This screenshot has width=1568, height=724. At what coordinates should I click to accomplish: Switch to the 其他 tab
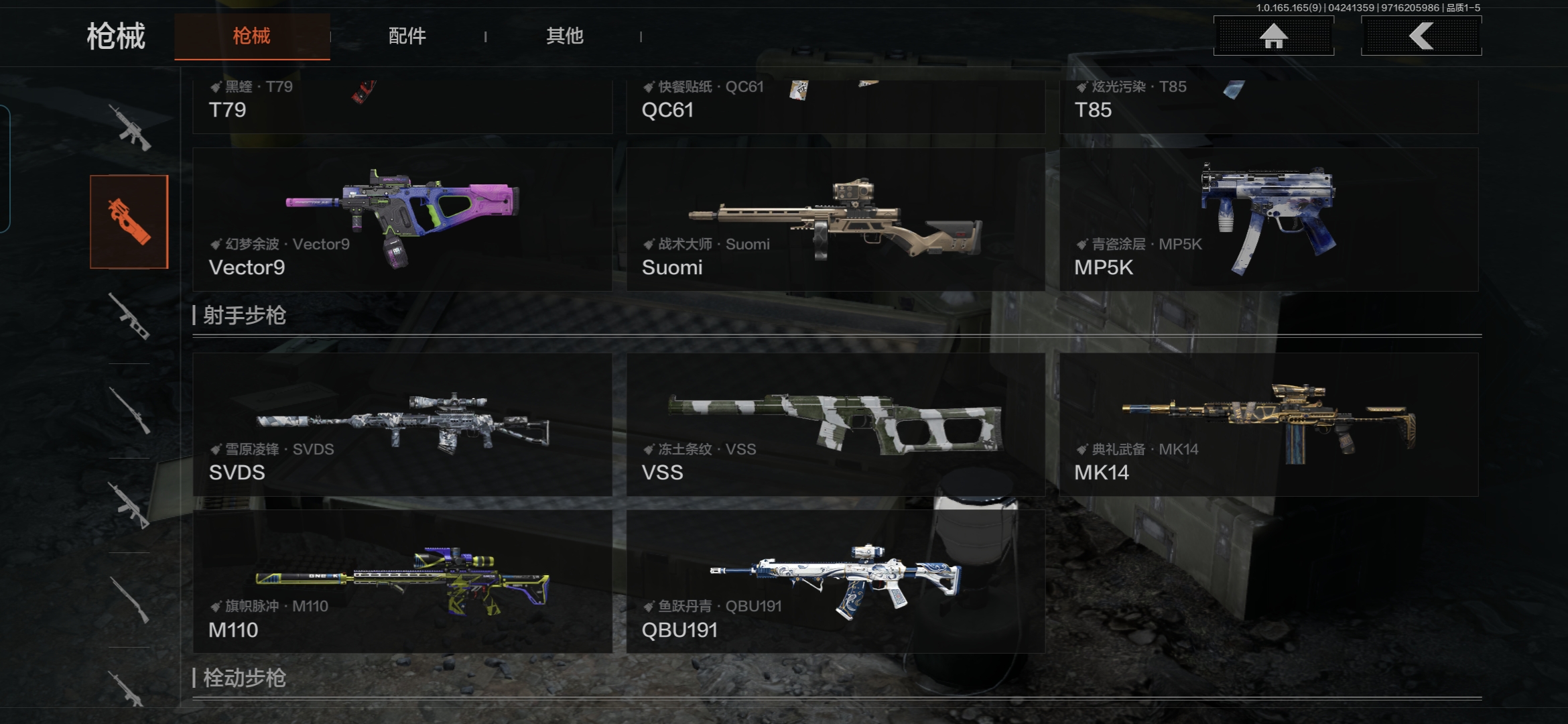(x=564, y=36)
